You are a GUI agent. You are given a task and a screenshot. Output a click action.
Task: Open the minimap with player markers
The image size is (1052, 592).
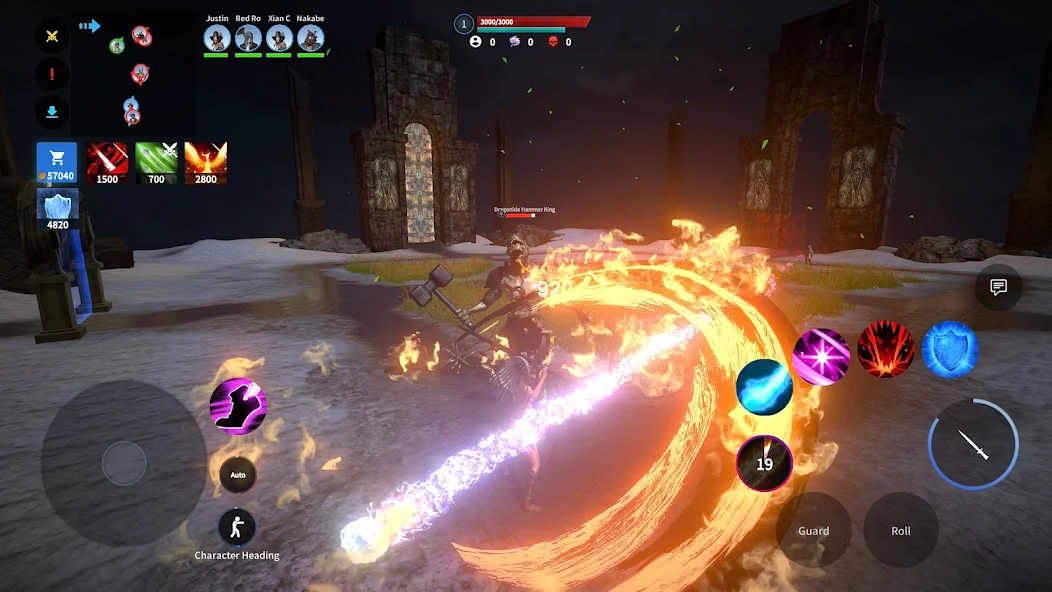[133, 72]
